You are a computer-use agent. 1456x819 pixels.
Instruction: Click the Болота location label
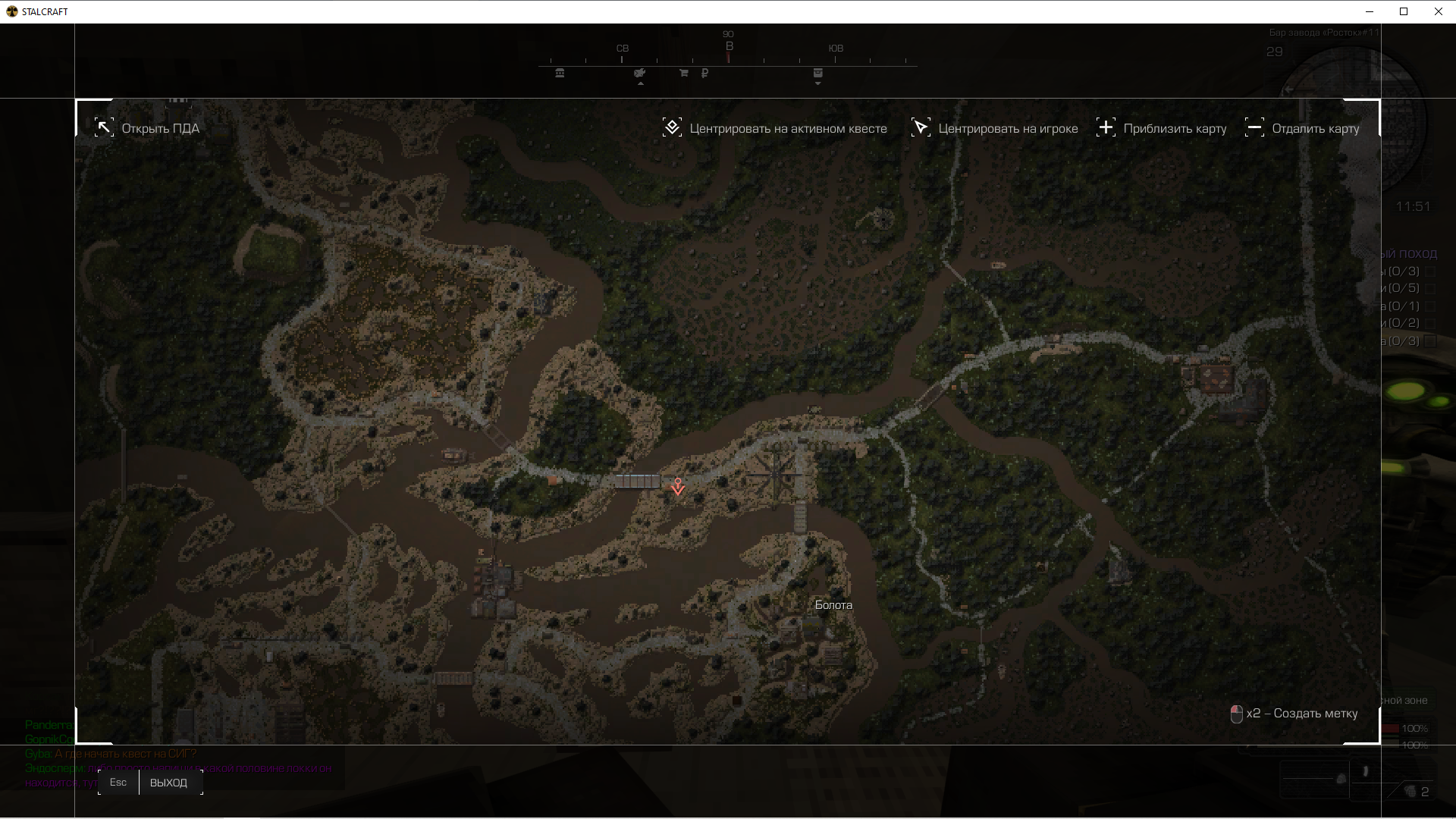[x=833, y=605]
